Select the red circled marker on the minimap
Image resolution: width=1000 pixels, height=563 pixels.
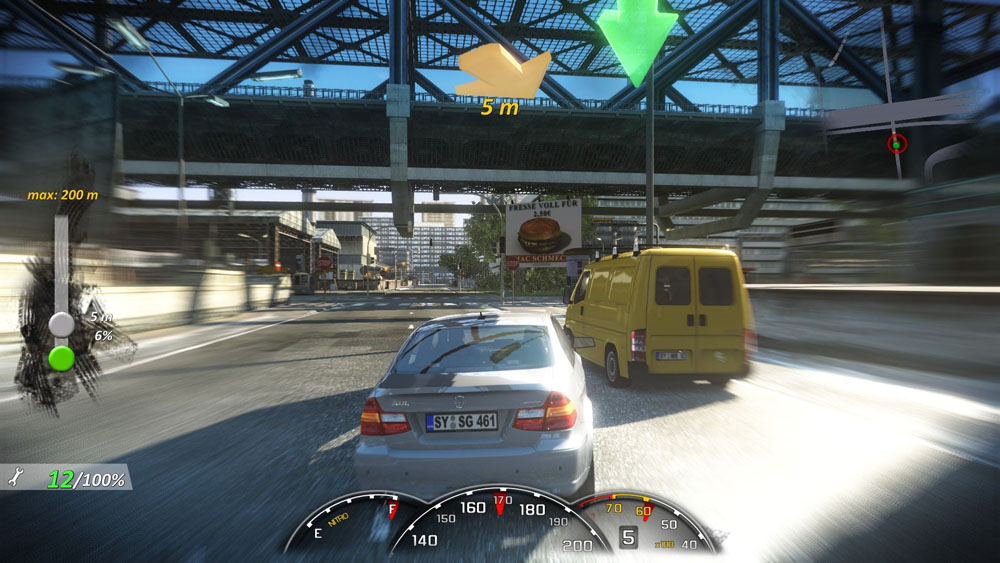(x=896, y=144)
